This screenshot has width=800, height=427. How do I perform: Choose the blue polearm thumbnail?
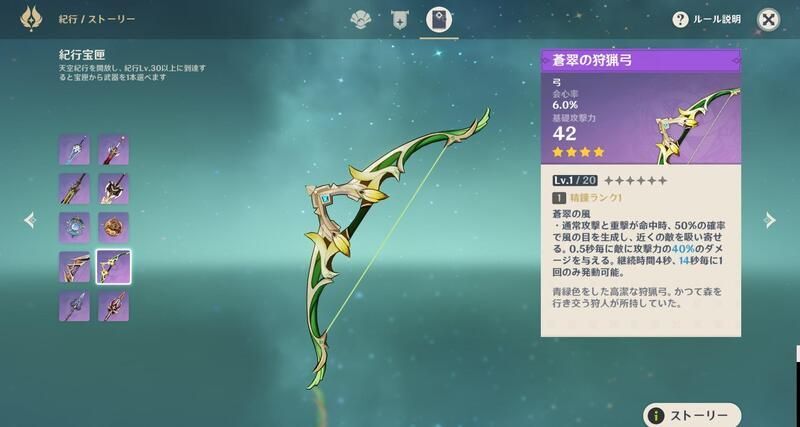(x=74, y=305)
